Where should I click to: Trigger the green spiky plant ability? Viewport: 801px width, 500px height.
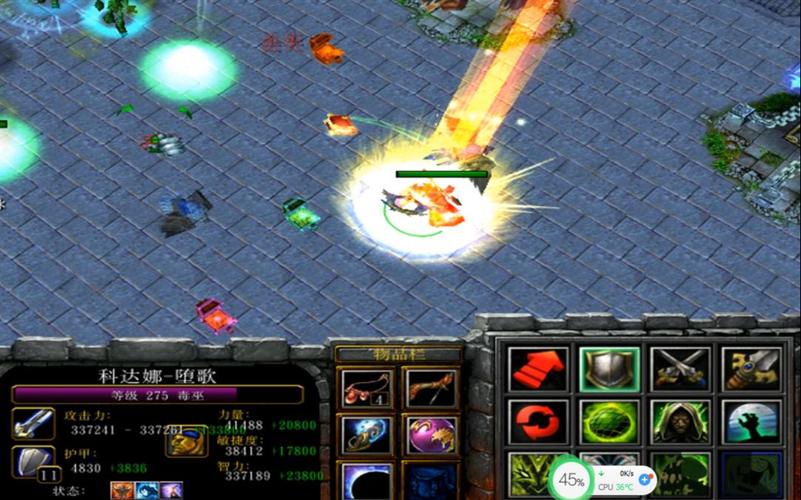click(530, 474)
